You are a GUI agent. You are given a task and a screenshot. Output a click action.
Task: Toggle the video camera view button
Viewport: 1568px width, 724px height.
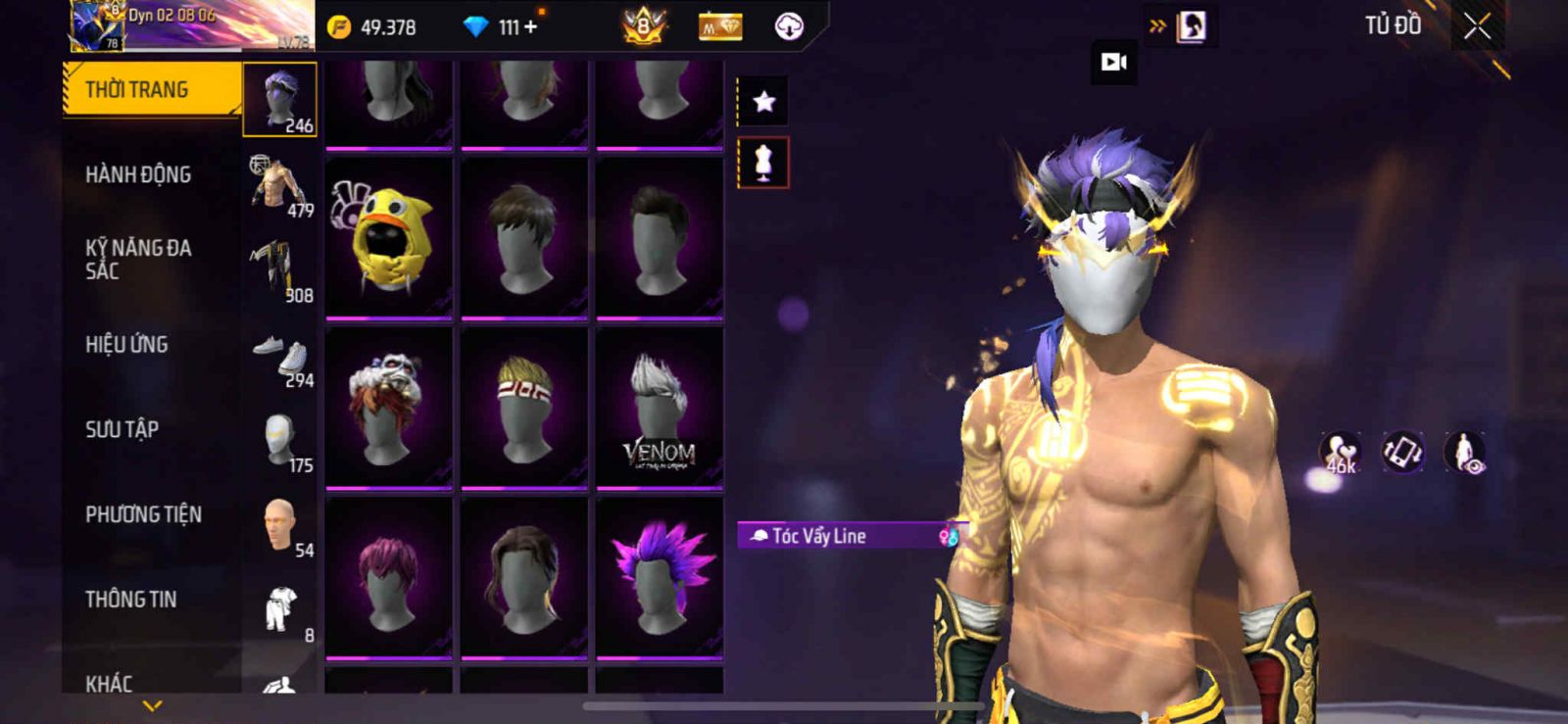click(x=1114, y=62)
